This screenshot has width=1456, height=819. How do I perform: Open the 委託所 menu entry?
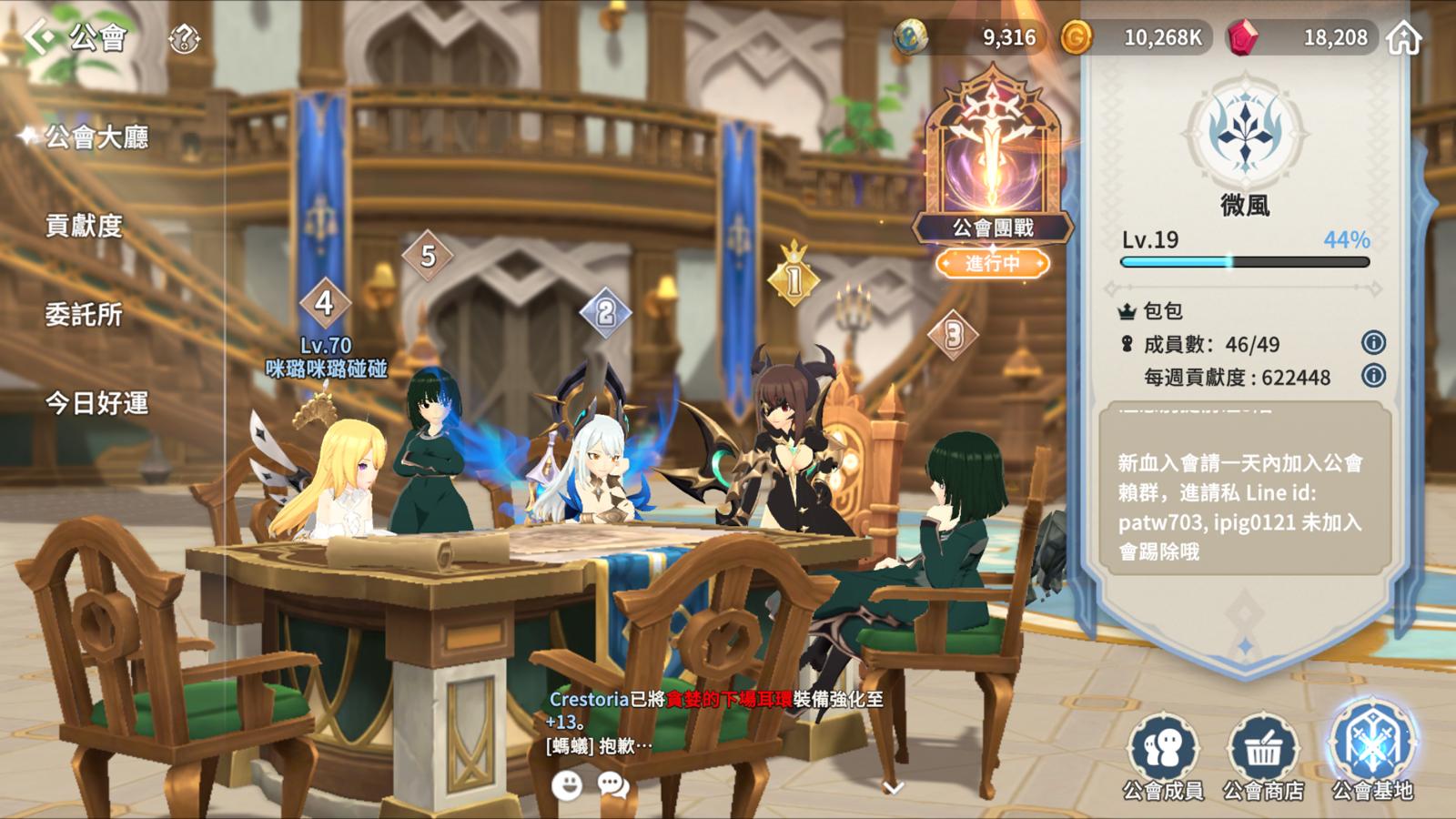(x=84, y=315)
